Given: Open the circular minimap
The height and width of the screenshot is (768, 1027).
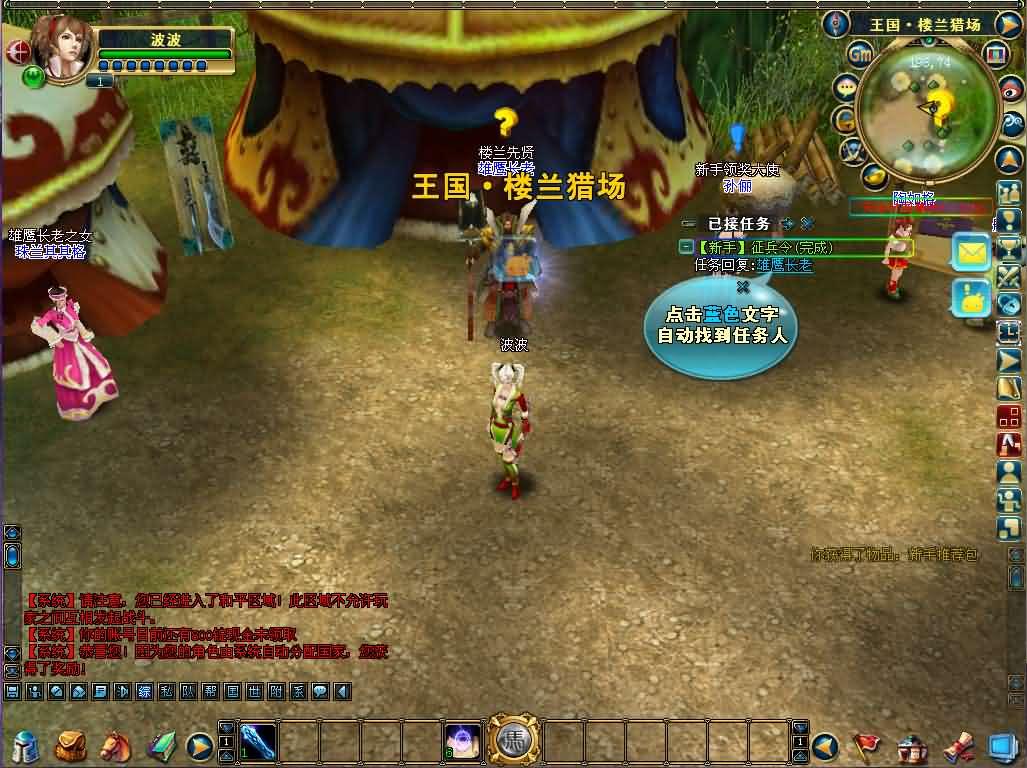Looking at the screenshot, I should 927,112.
